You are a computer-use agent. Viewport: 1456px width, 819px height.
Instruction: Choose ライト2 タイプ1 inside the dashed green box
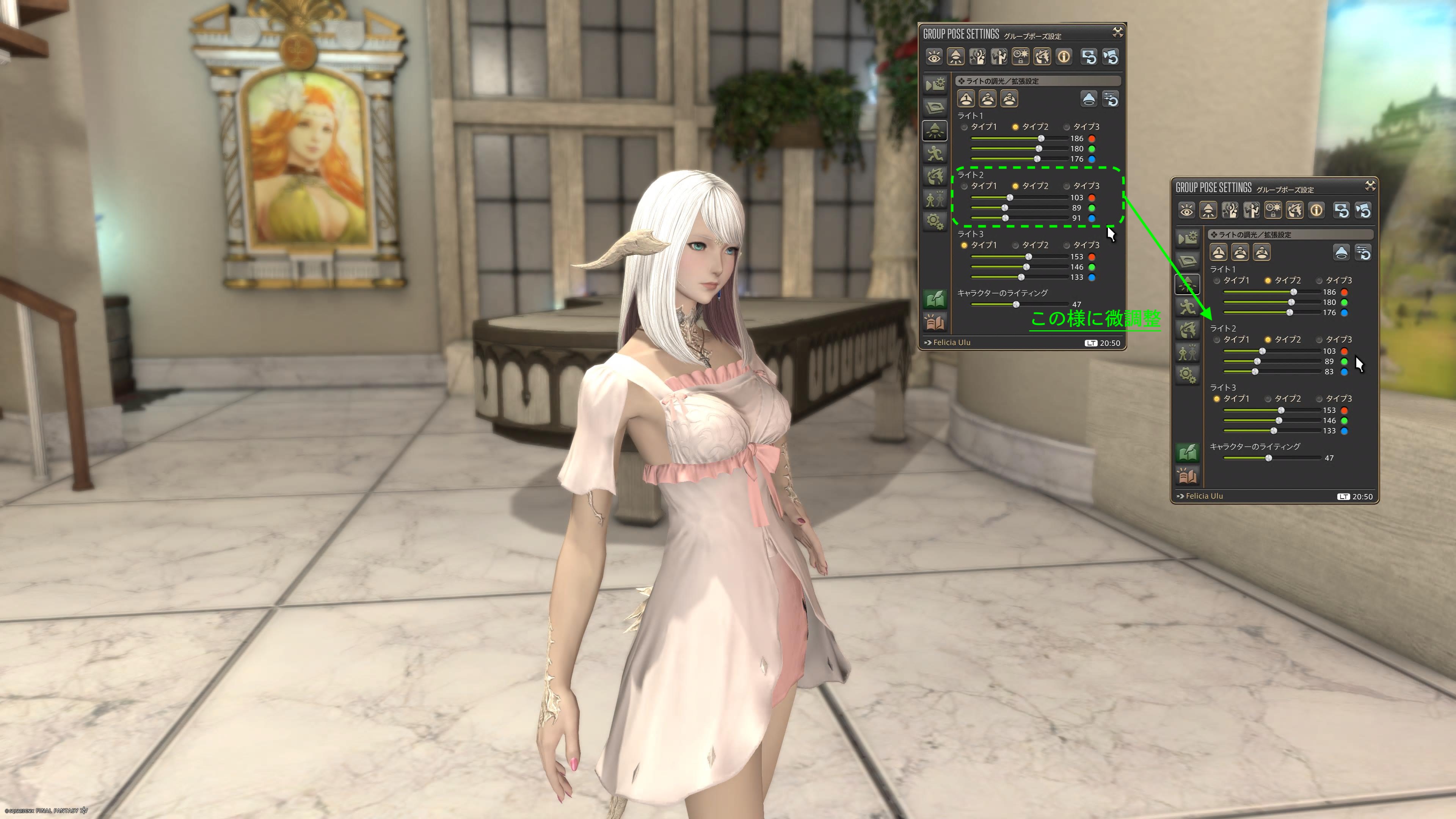click(964, 187)
